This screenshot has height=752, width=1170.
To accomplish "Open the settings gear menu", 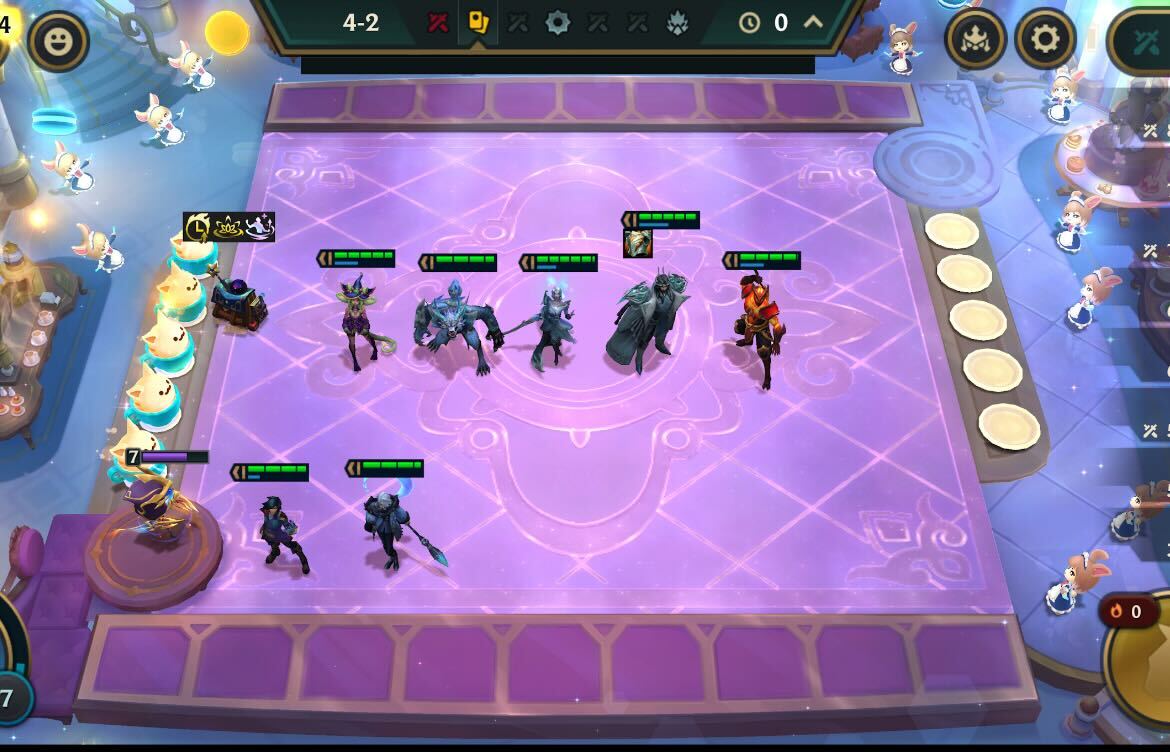I will click(x=1045, y=39).
